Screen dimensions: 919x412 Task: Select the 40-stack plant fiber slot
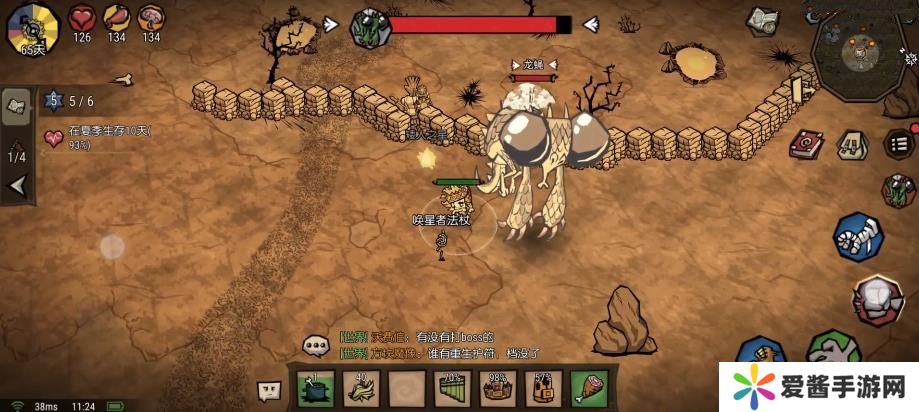tap(361, 388)
